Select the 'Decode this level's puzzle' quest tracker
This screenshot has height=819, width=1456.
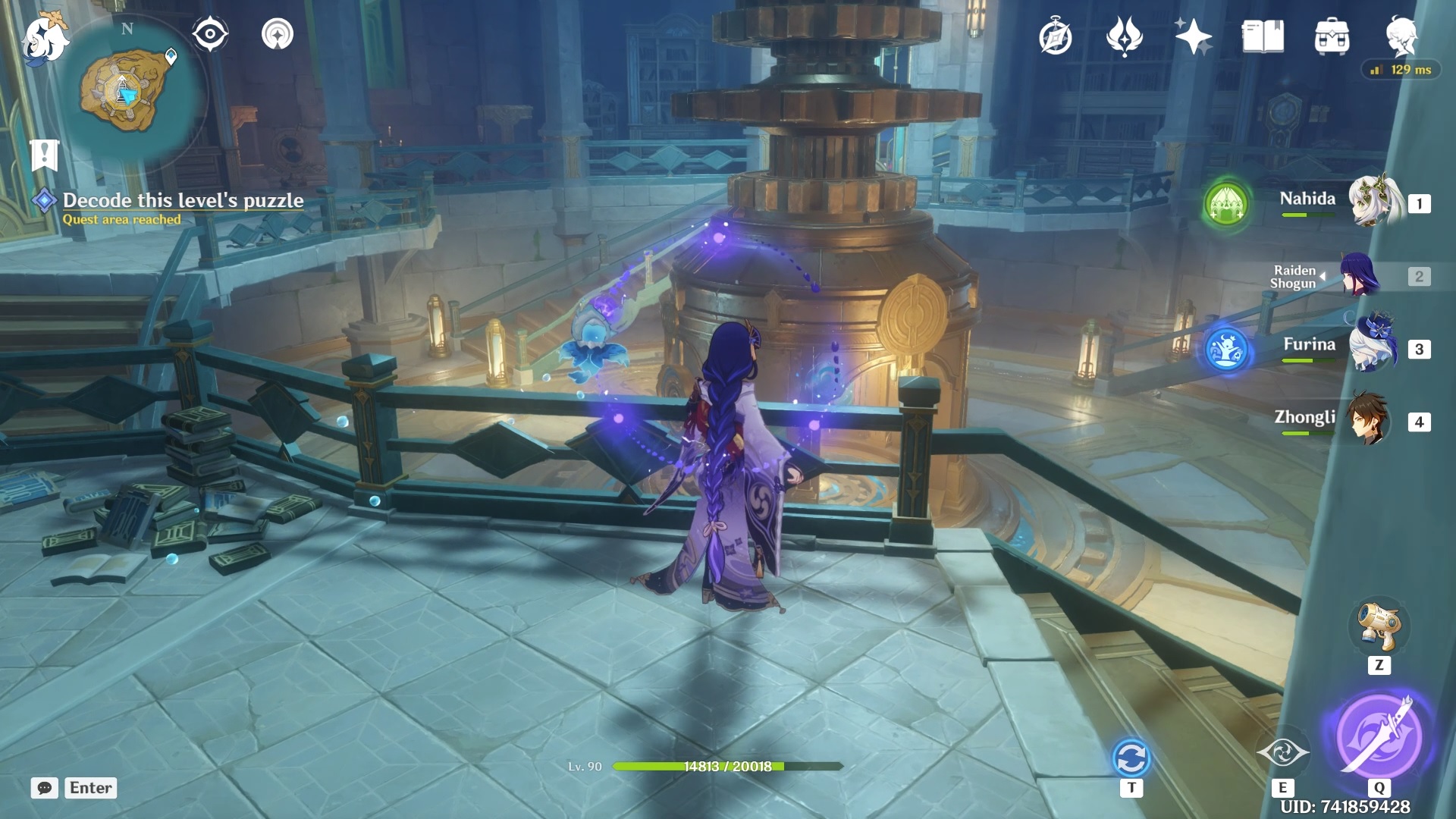click(183, 200)
